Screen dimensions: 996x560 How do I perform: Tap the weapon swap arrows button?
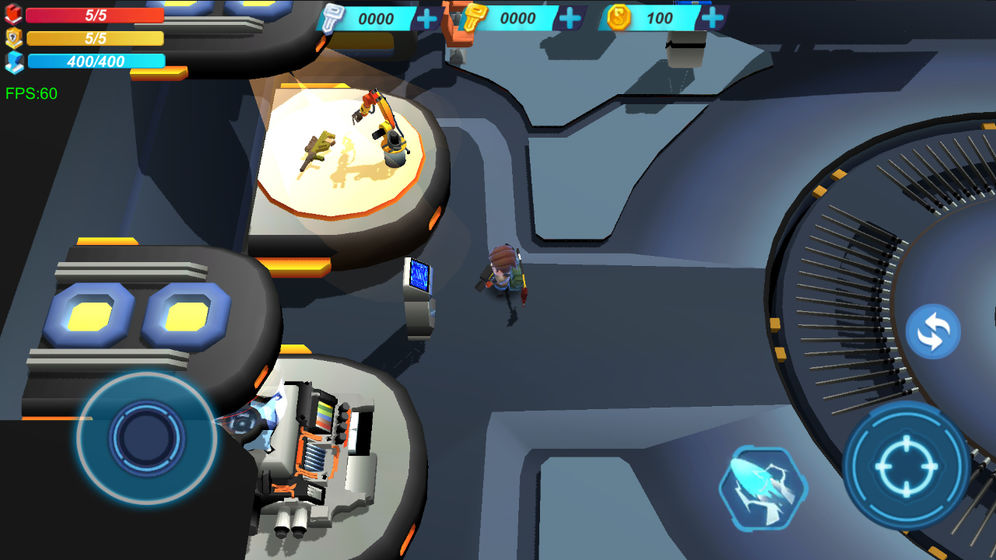[933, 332]
